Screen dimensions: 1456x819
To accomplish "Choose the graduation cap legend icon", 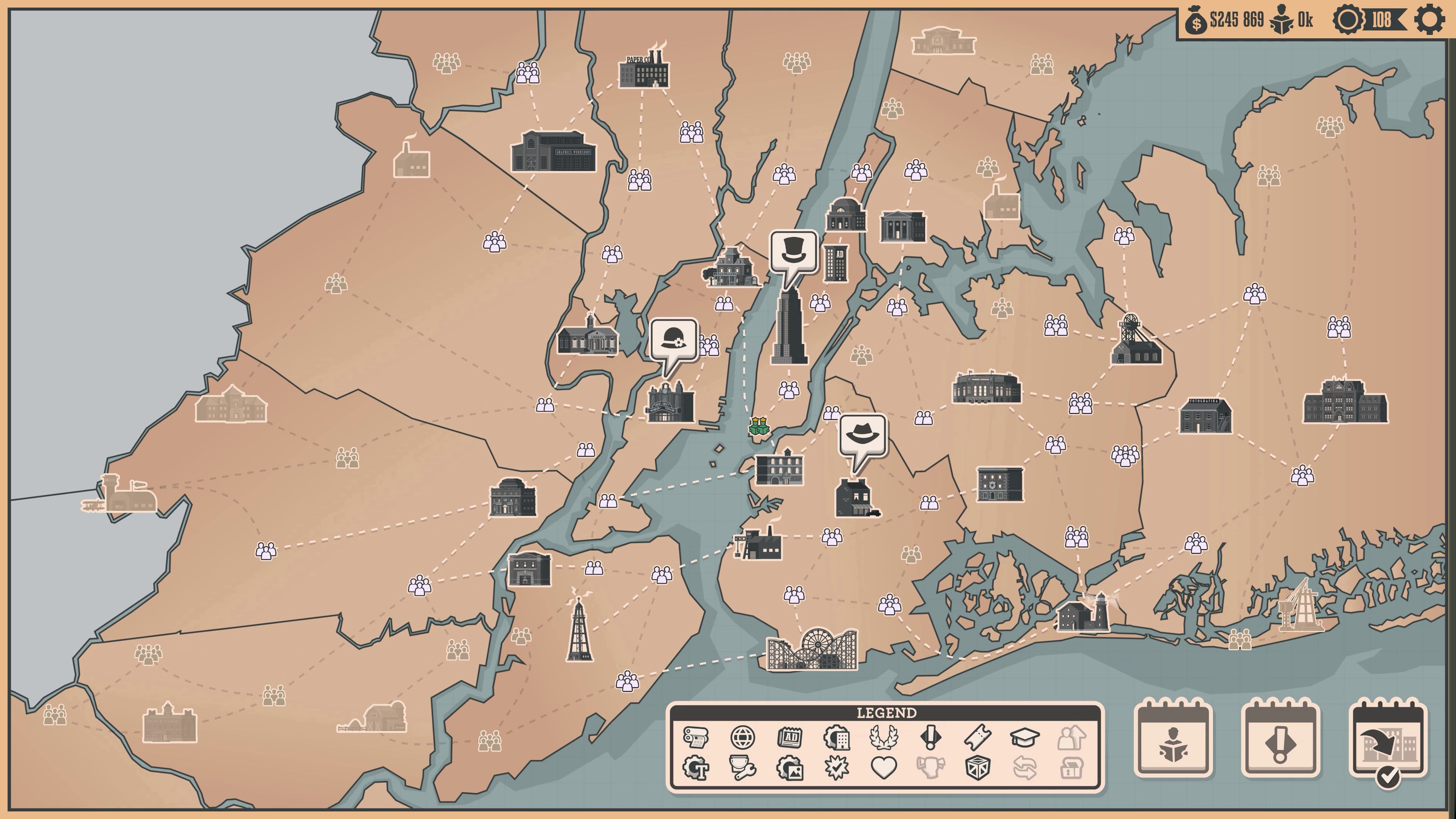I will click(x=1024, y=737).
